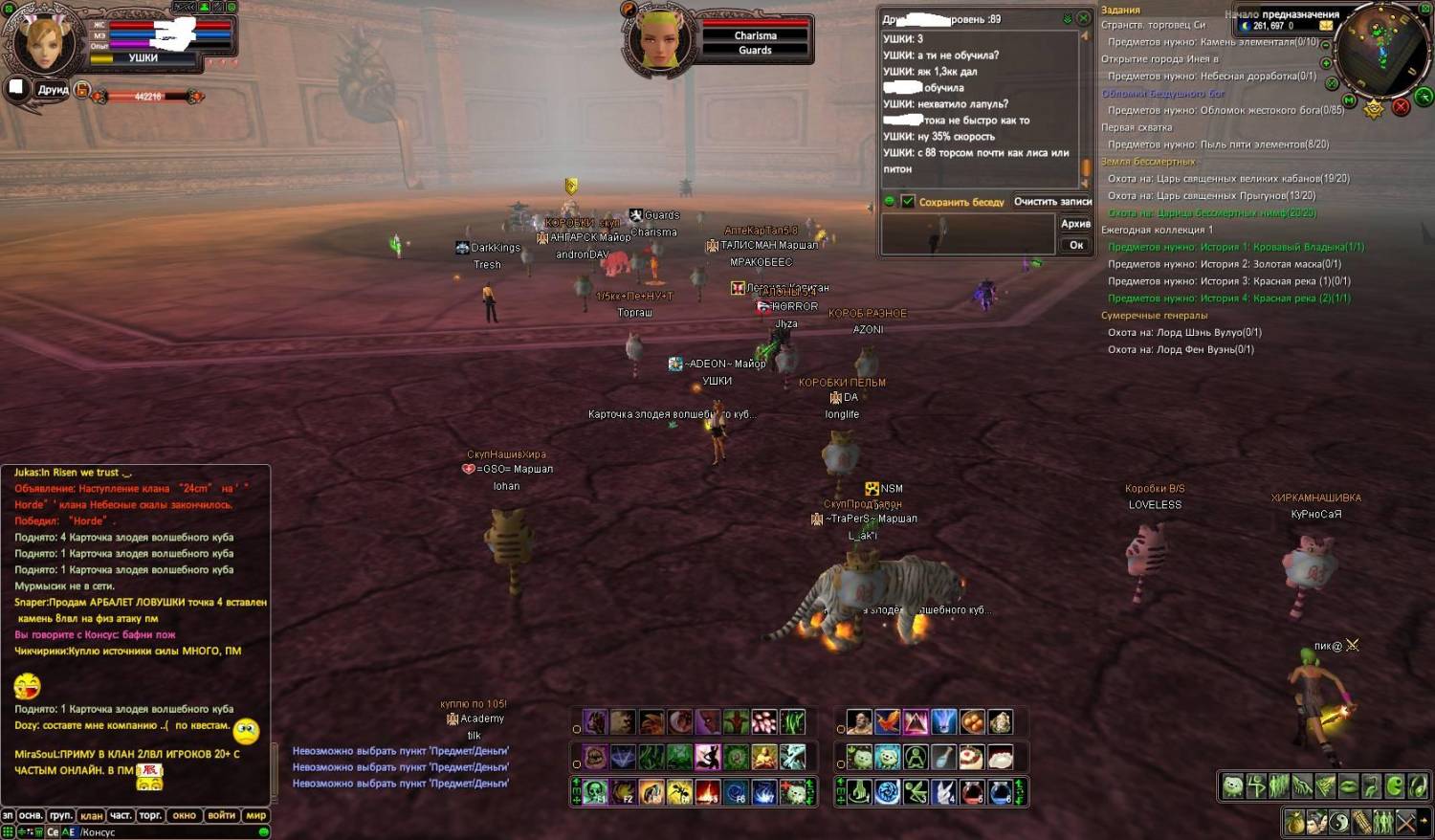Click the red X button under minimap
The height and width of the screenshot is (840, 1435).
1401,107
